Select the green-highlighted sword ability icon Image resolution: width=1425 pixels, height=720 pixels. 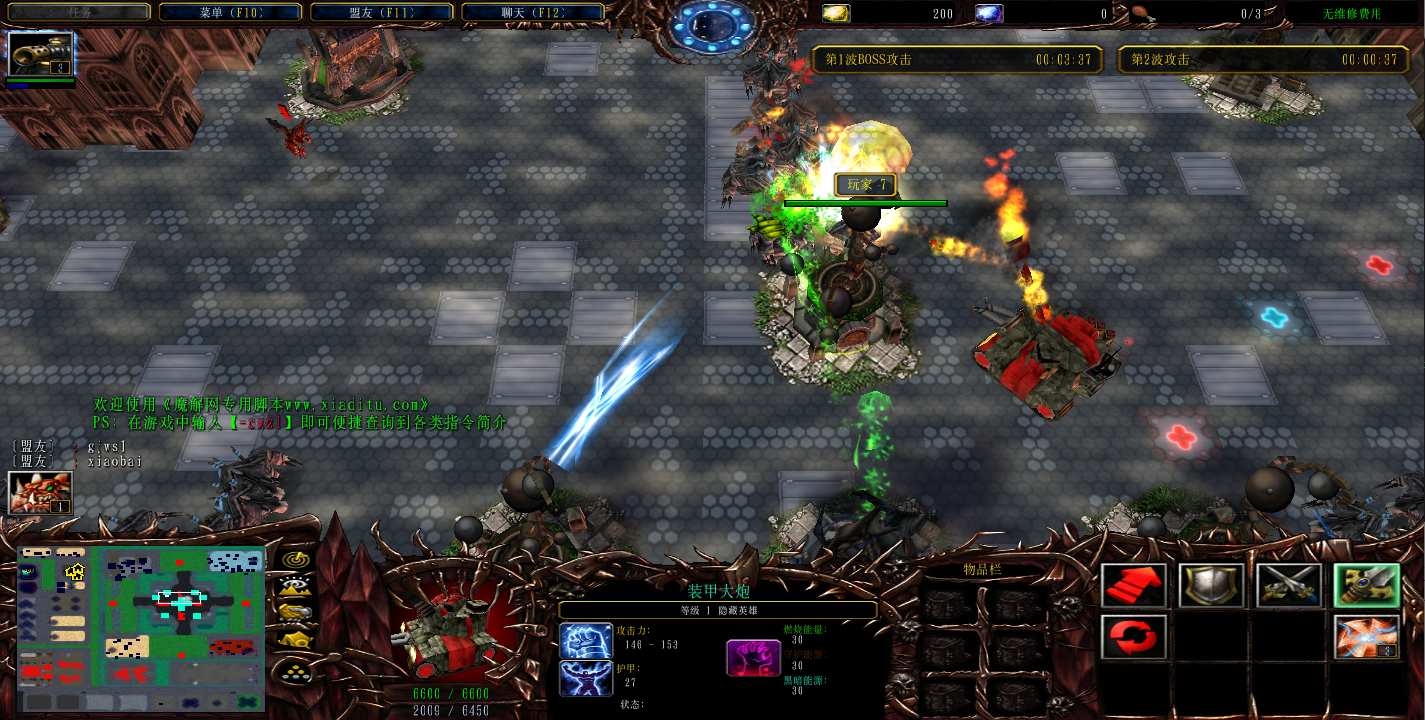tap(1366, 586)
